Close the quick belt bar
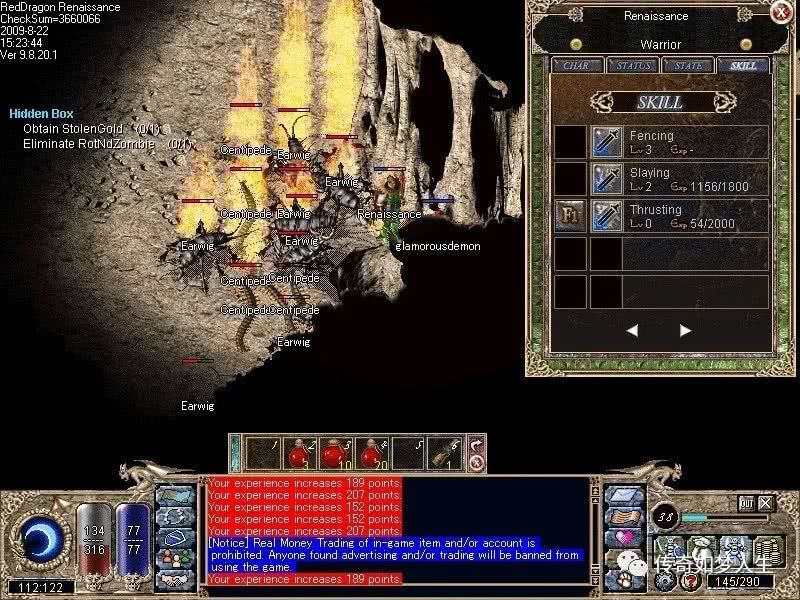Screen dimensions: 800x600 point(476,462)
